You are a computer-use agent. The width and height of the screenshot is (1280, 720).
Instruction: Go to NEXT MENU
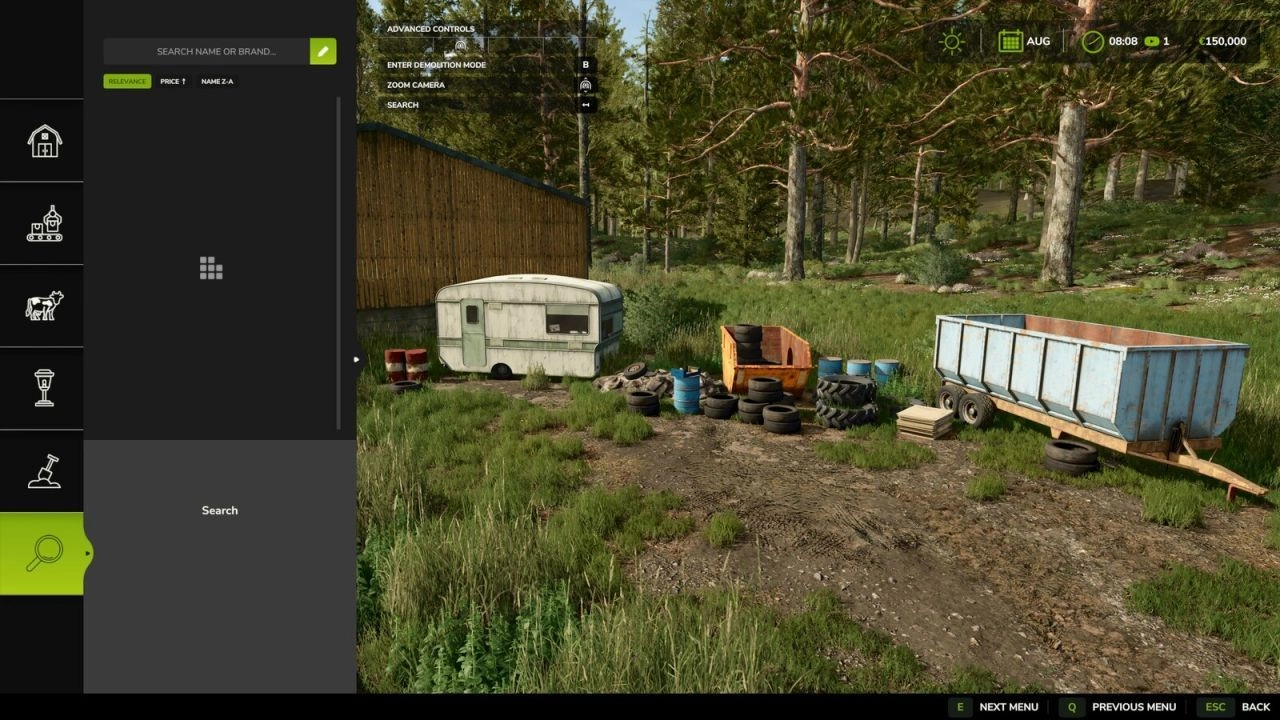pos(1008,707)
